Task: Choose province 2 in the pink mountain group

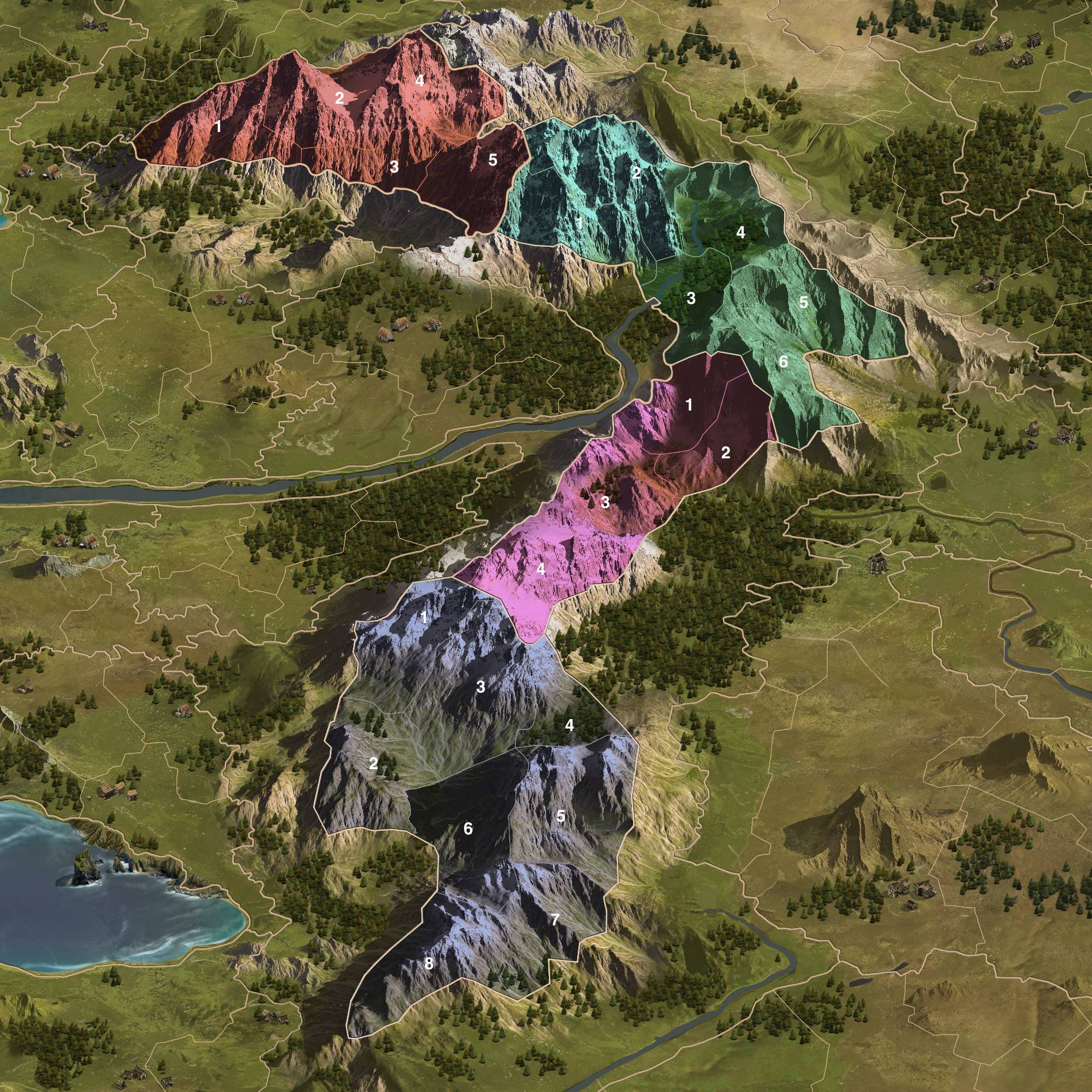Action: [x=726, y=453]
